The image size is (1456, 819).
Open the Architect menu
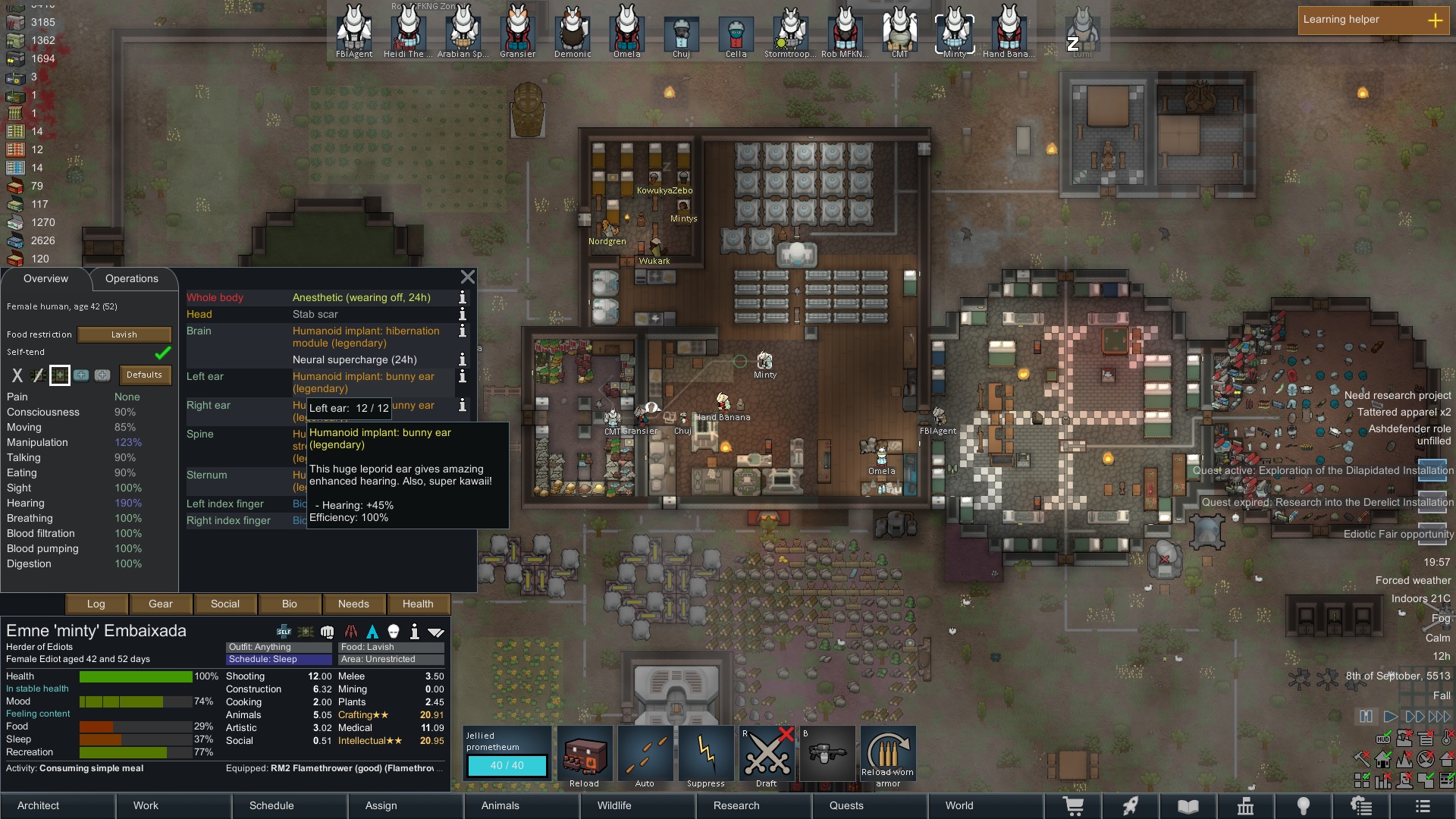tap(39, 805)
